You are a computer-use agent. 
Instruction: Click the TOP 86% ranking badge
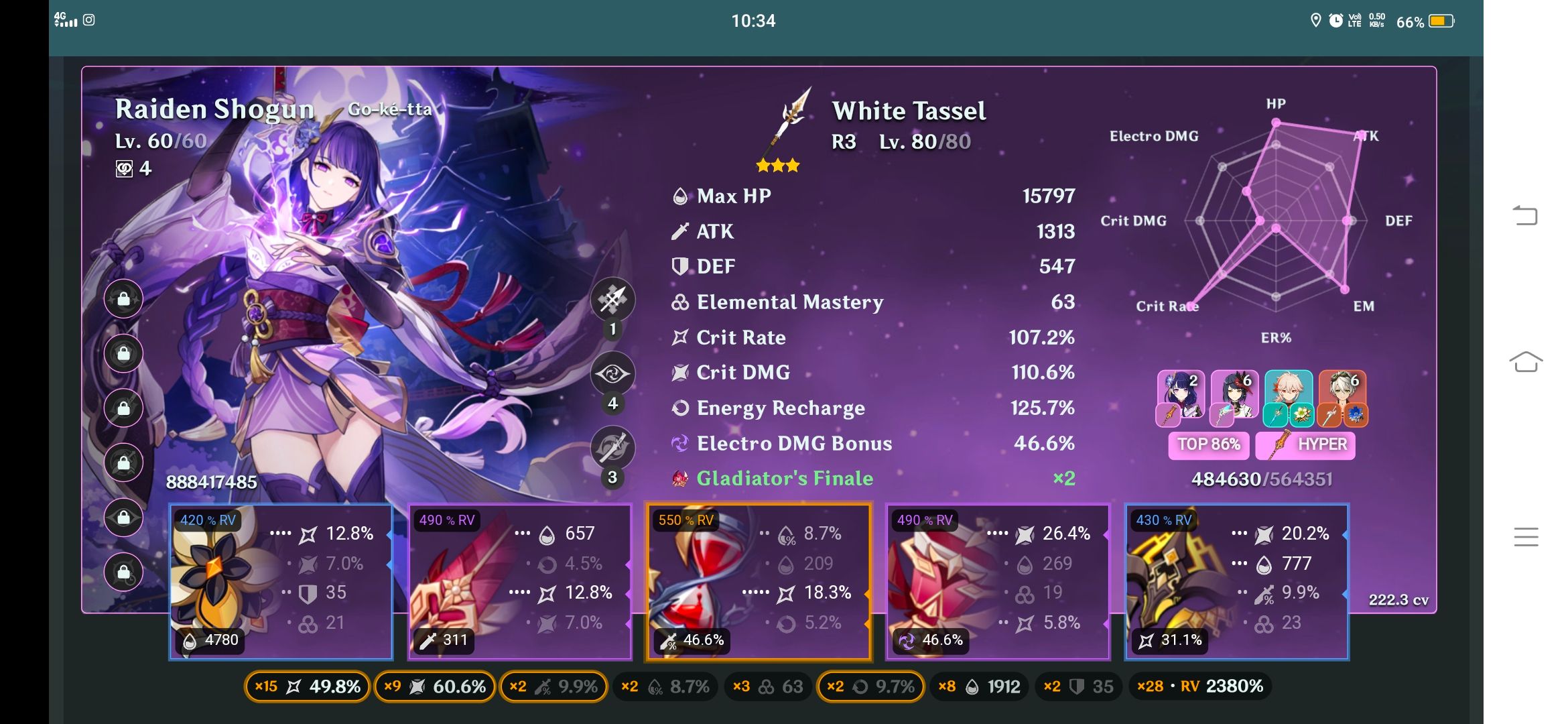1208,444
